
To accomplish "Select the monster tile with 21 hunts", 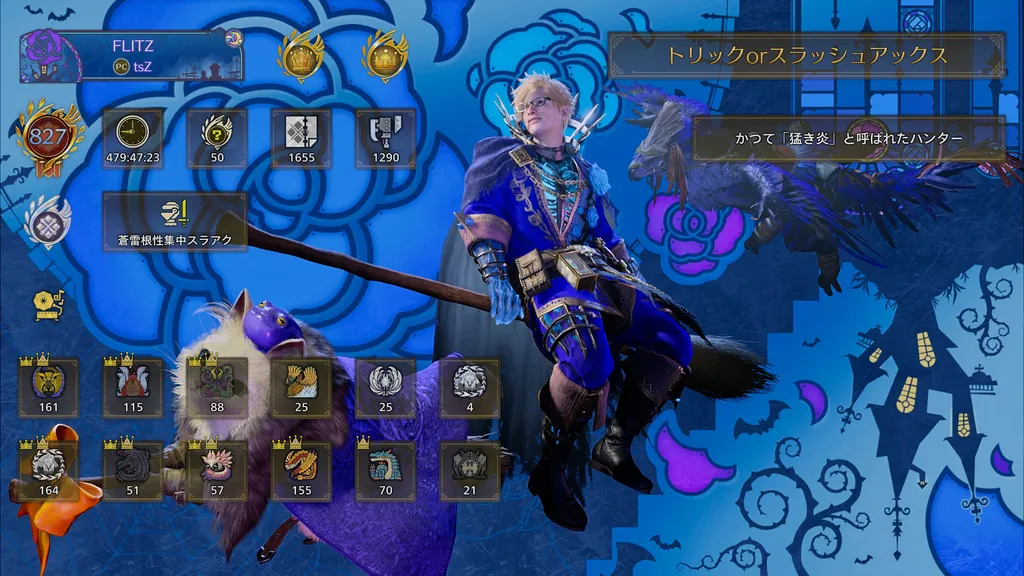I will click(x=469, y=471).
